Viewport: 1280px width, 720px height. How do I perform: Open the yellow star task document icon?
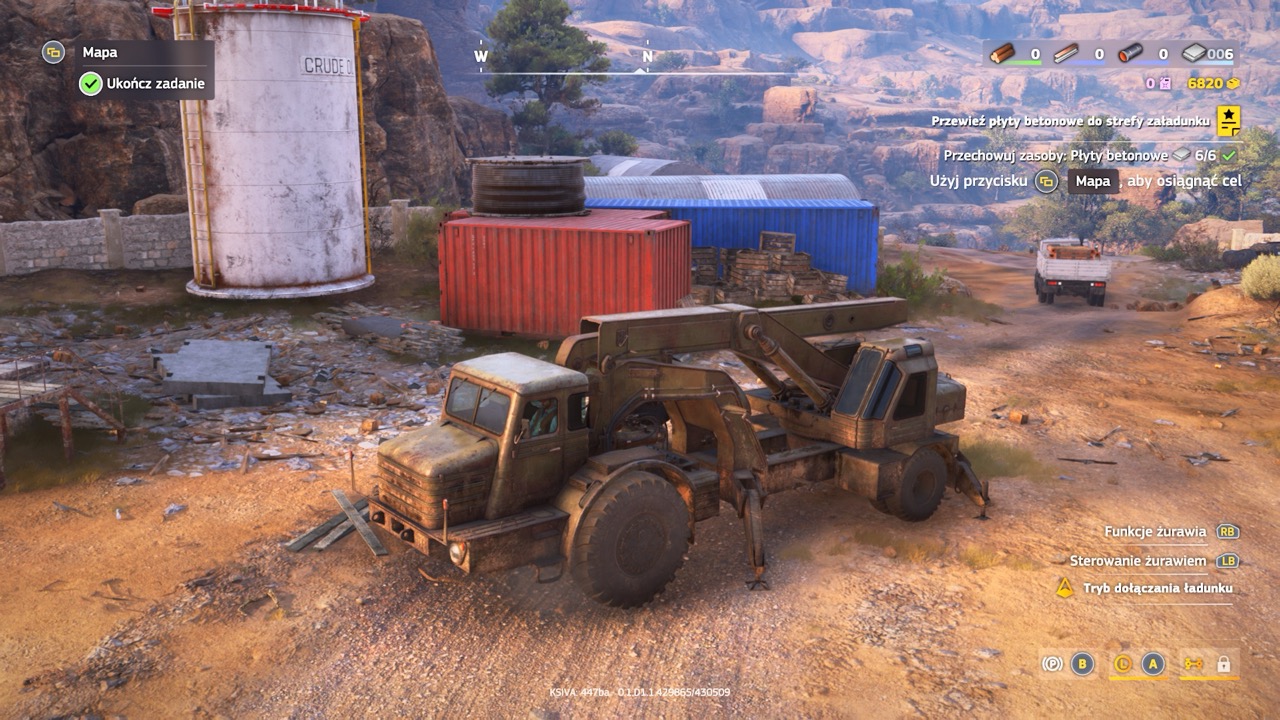1228,120
